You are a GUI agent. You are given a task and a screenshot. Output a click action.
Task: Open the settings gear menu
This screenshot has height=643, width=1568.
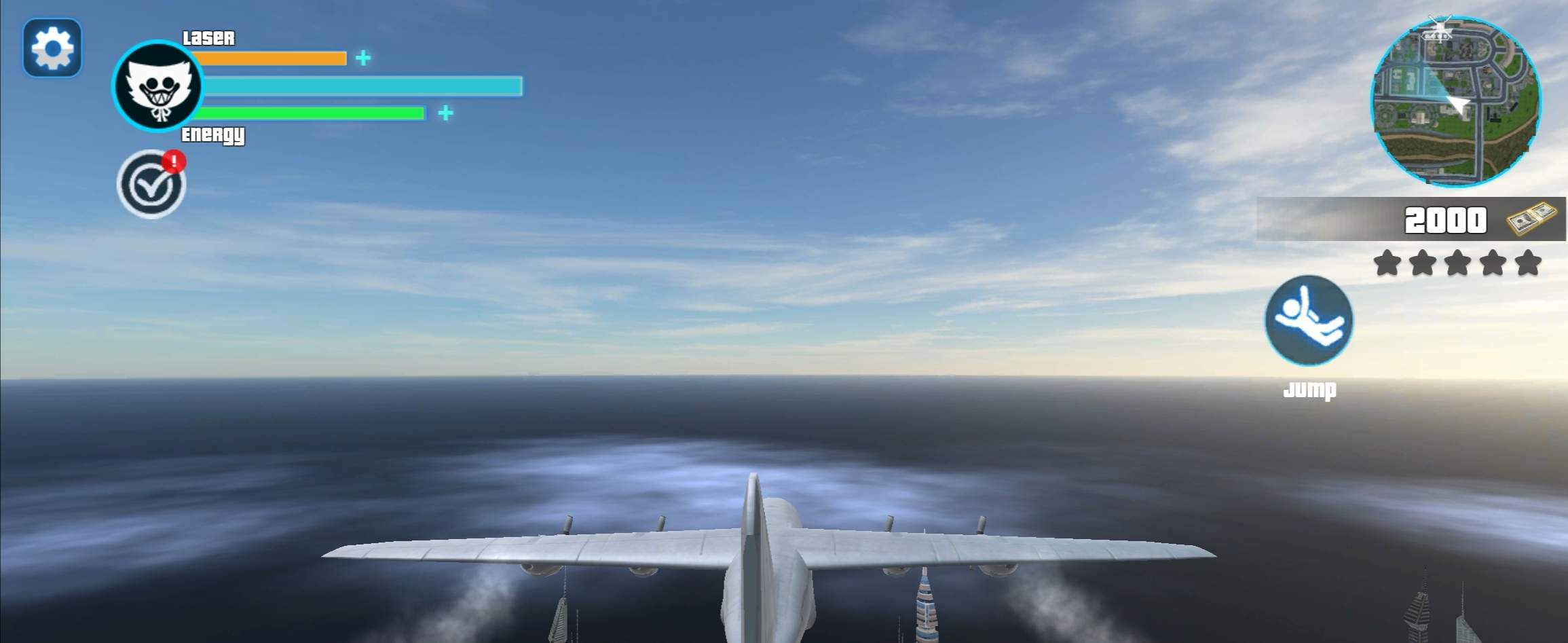pyautogui.click(x=52, y=48)
